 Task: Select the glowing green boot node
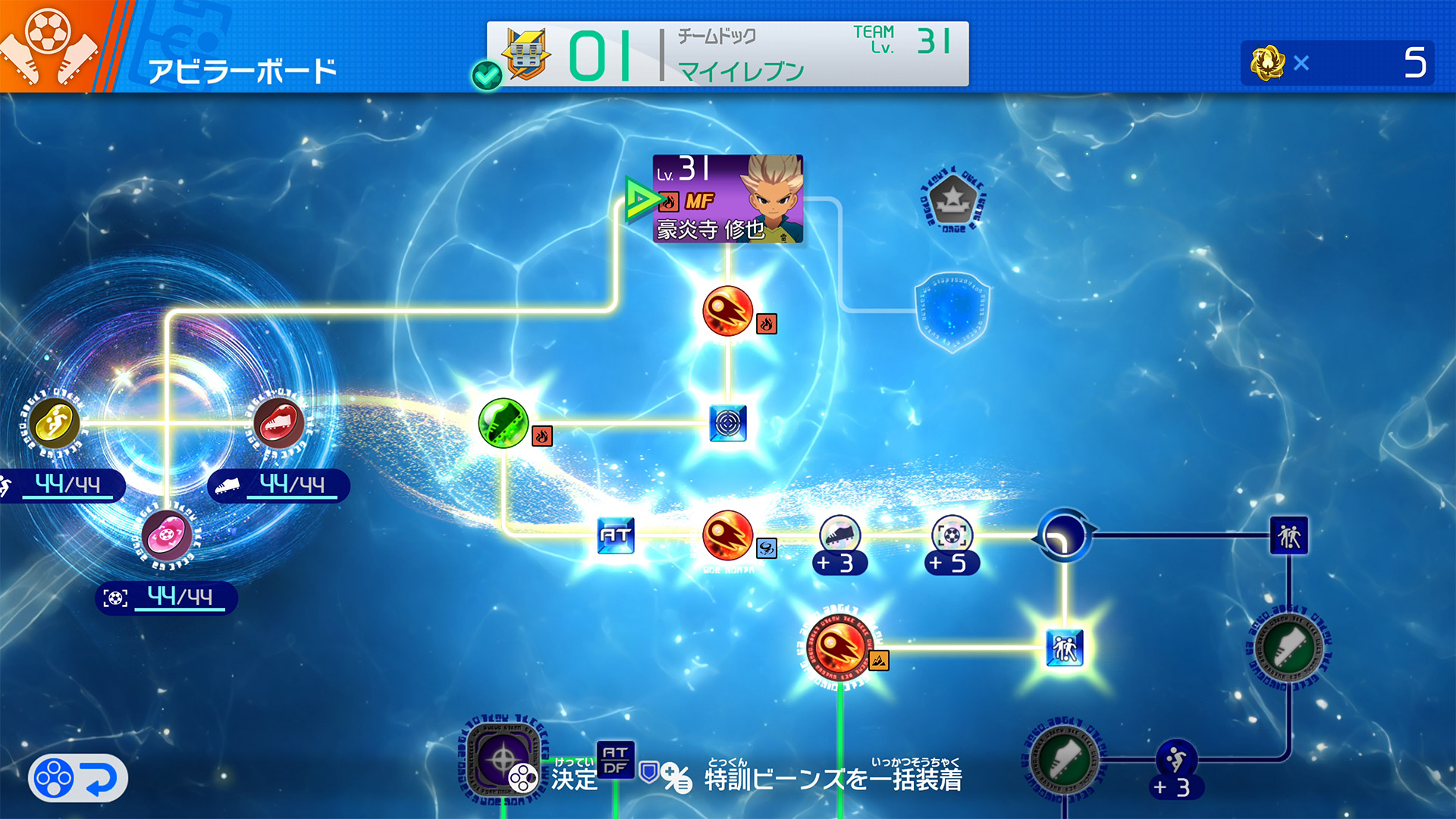tap(504, 423)
